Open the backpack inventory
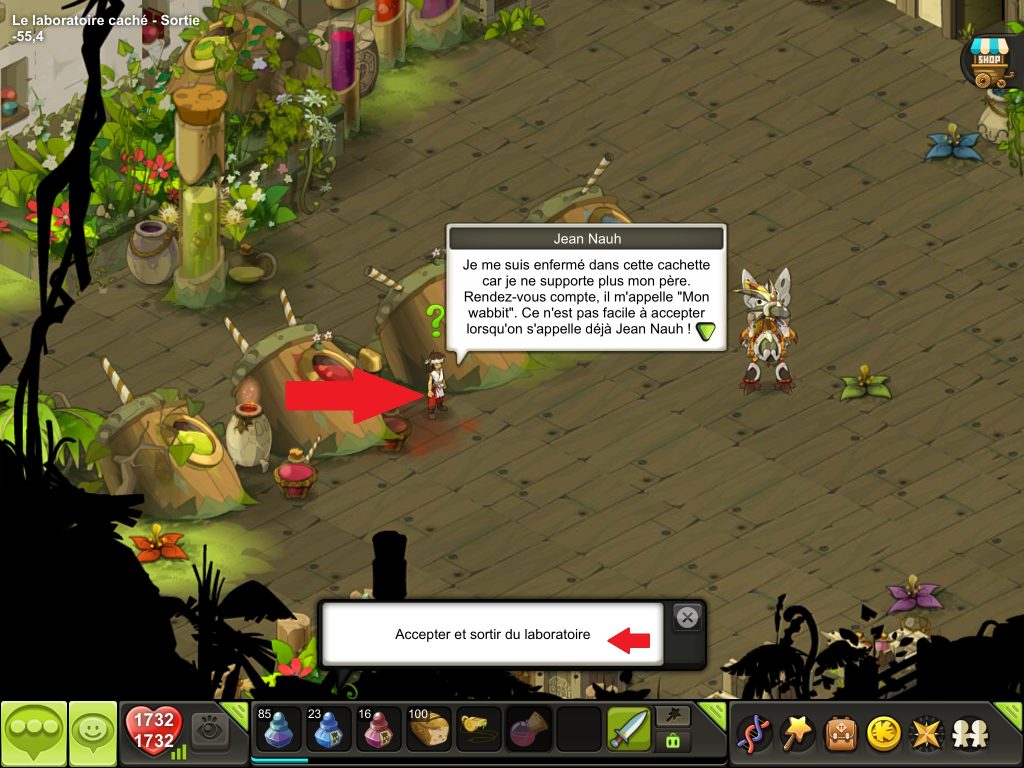The image size is (1024, 768). (x=840, y=734)
